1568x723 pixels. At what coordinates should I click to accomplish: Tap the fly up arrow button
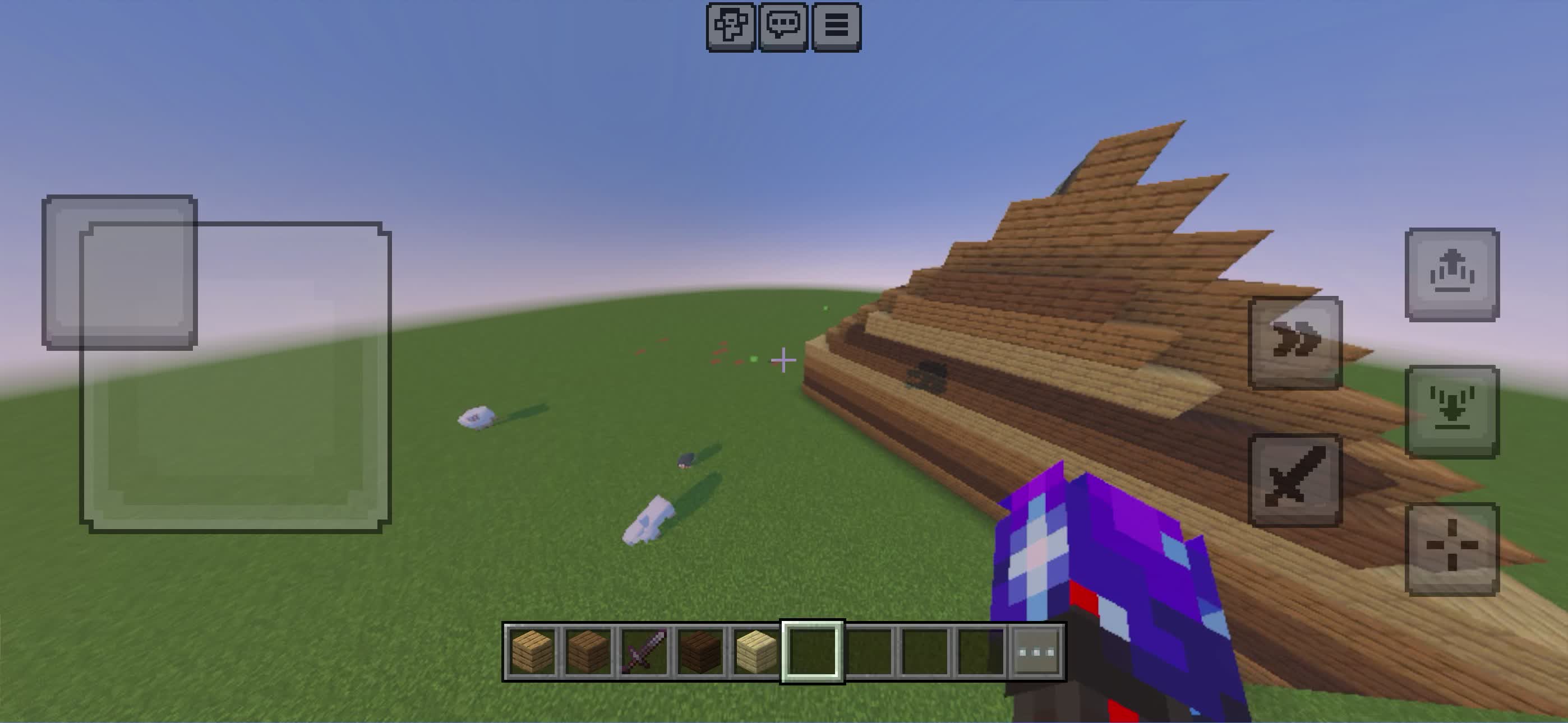point(1452,275)
